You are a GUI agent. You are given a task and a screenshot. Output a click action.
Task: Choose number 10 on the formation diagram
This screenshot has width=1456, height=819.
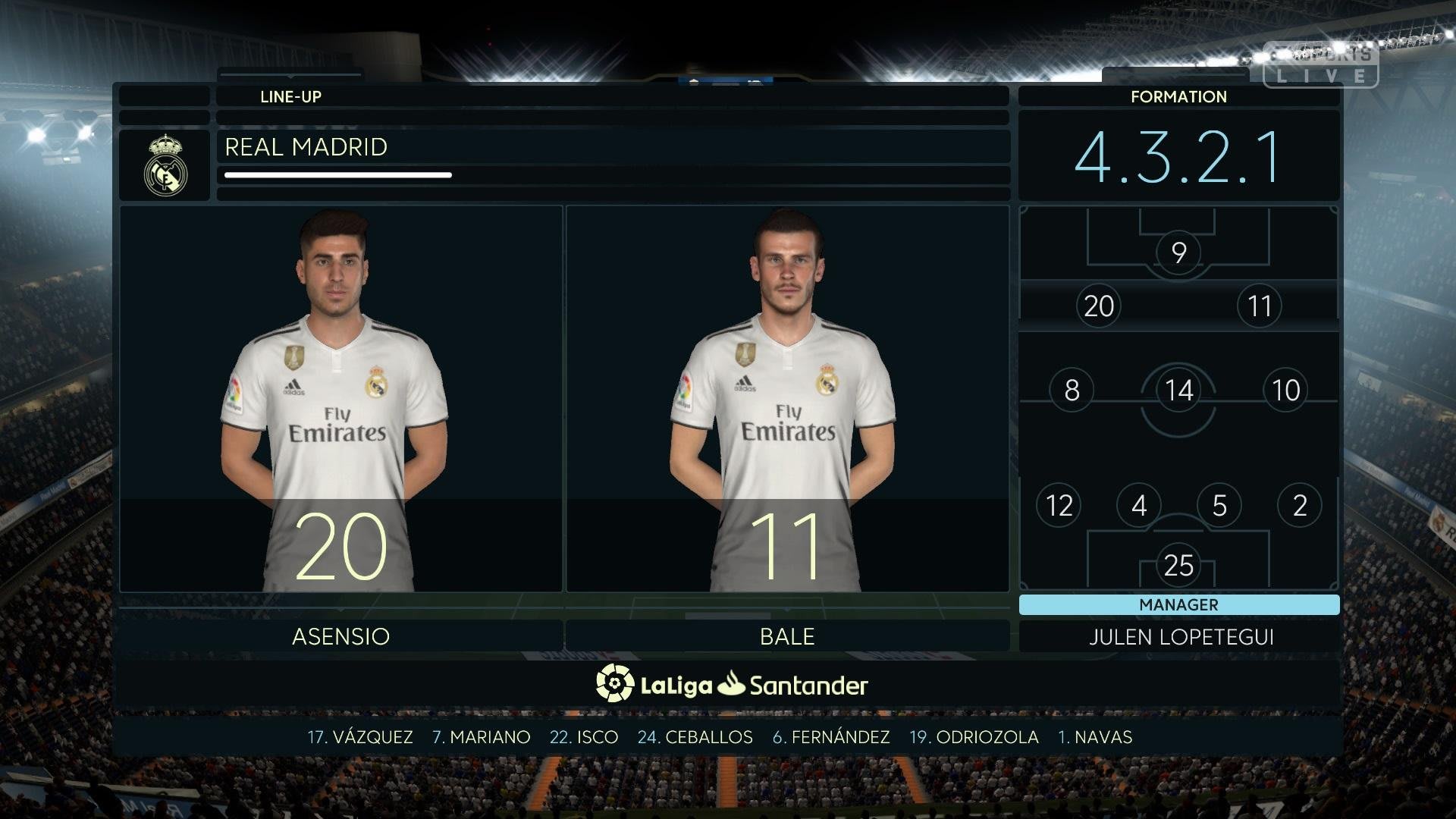(1285, 391)
